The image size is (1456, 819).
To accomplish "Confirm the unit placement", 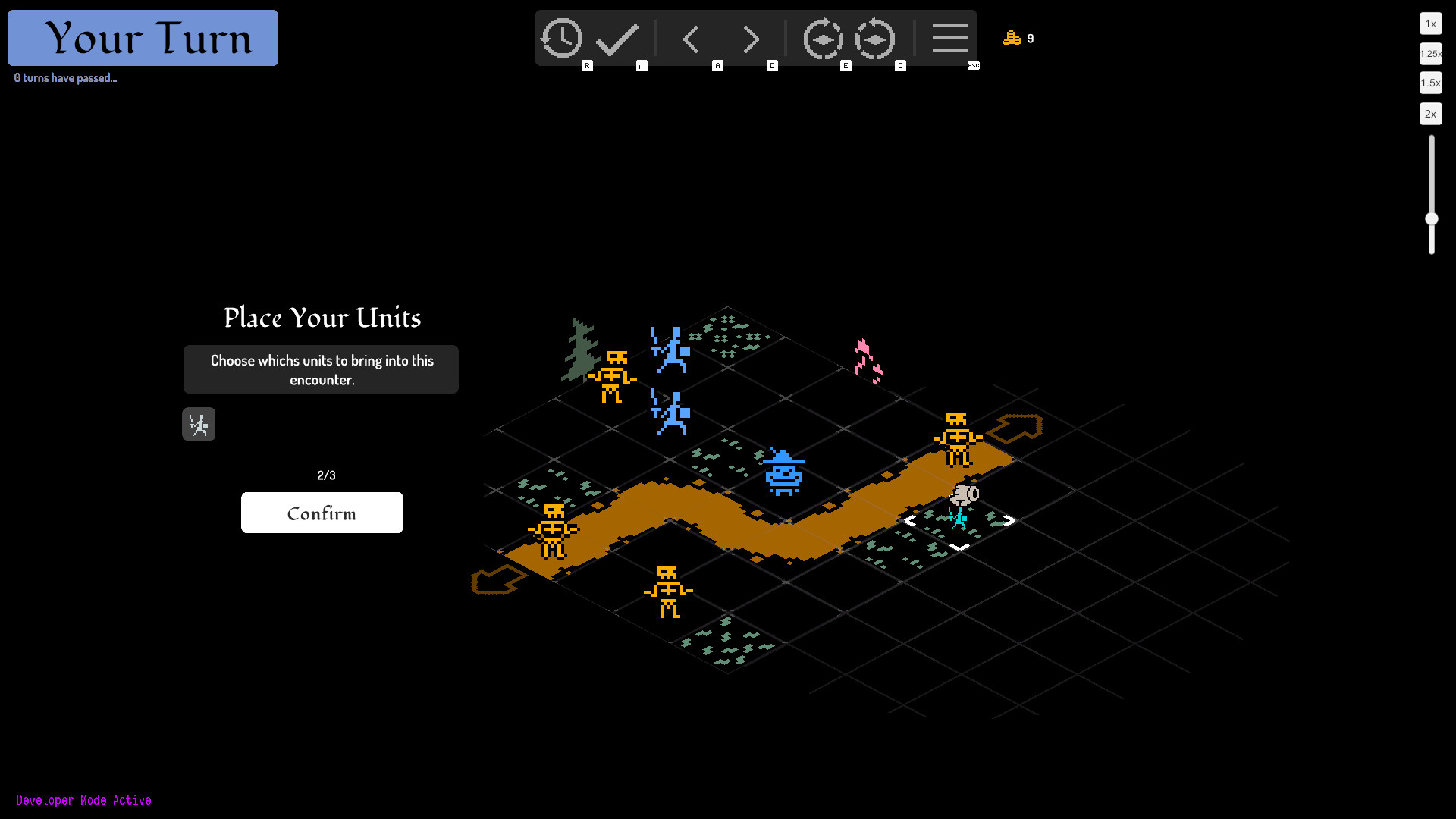I will (322, 513).
